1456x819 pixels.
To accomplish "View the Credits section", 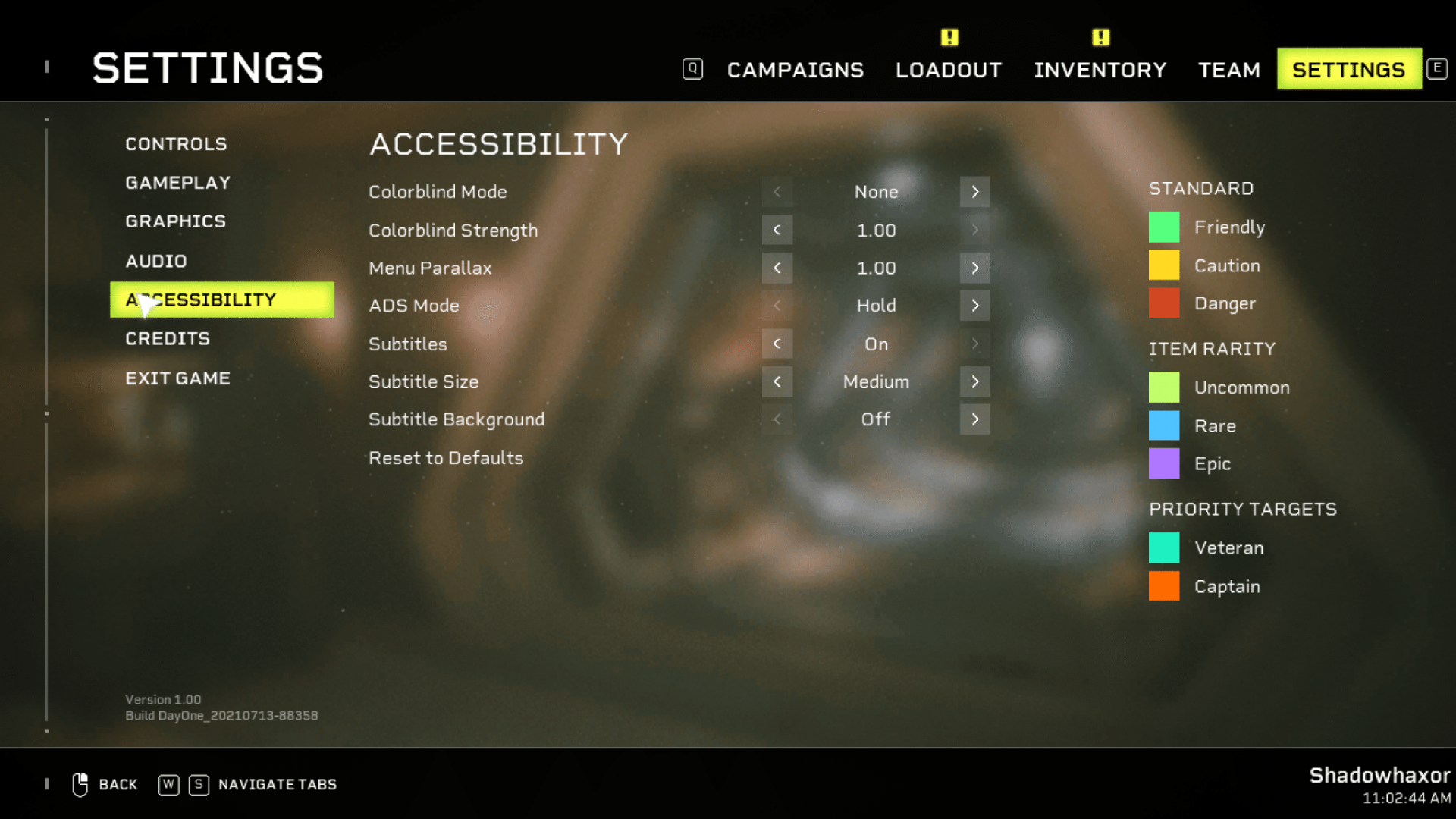I will [x=167, y=339].
